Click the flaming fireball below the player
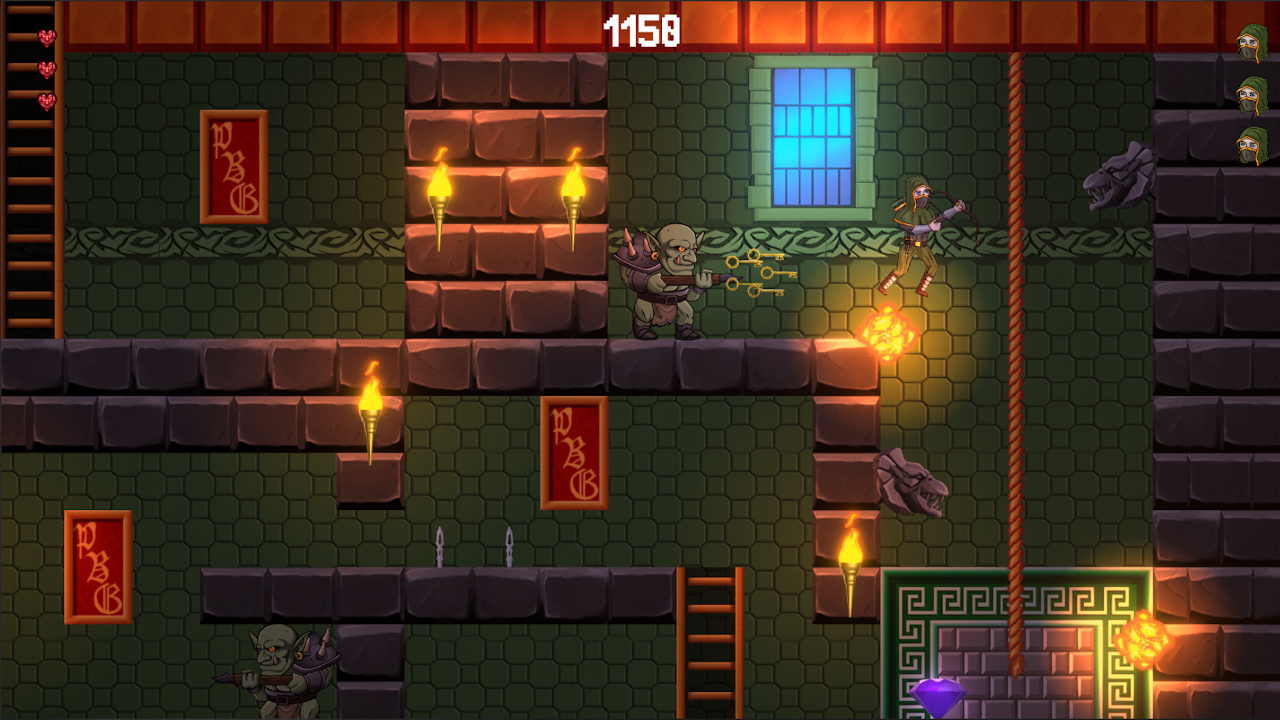 888,330
